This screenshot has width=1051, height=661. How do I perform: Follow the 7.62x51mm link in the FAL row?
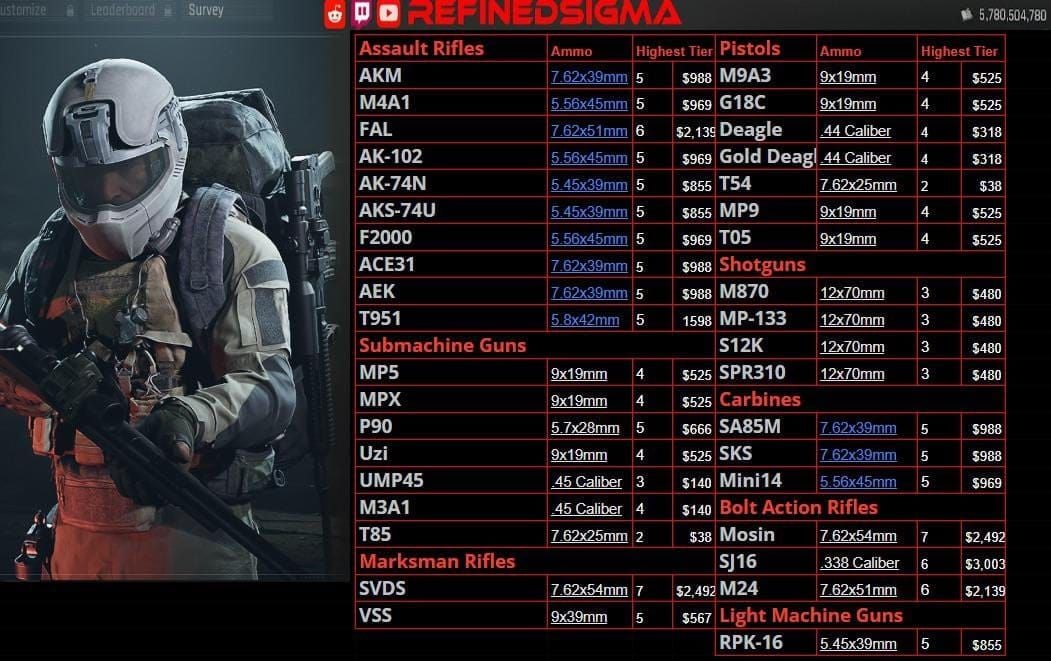(589, 131)
